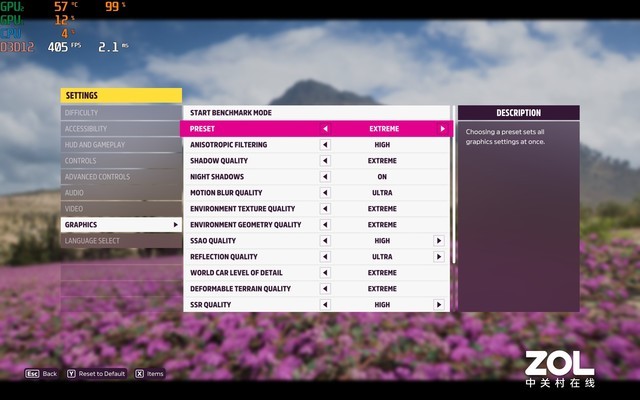
Task: Open the Difficulty settings category
Action: click(x=120, y=113)
